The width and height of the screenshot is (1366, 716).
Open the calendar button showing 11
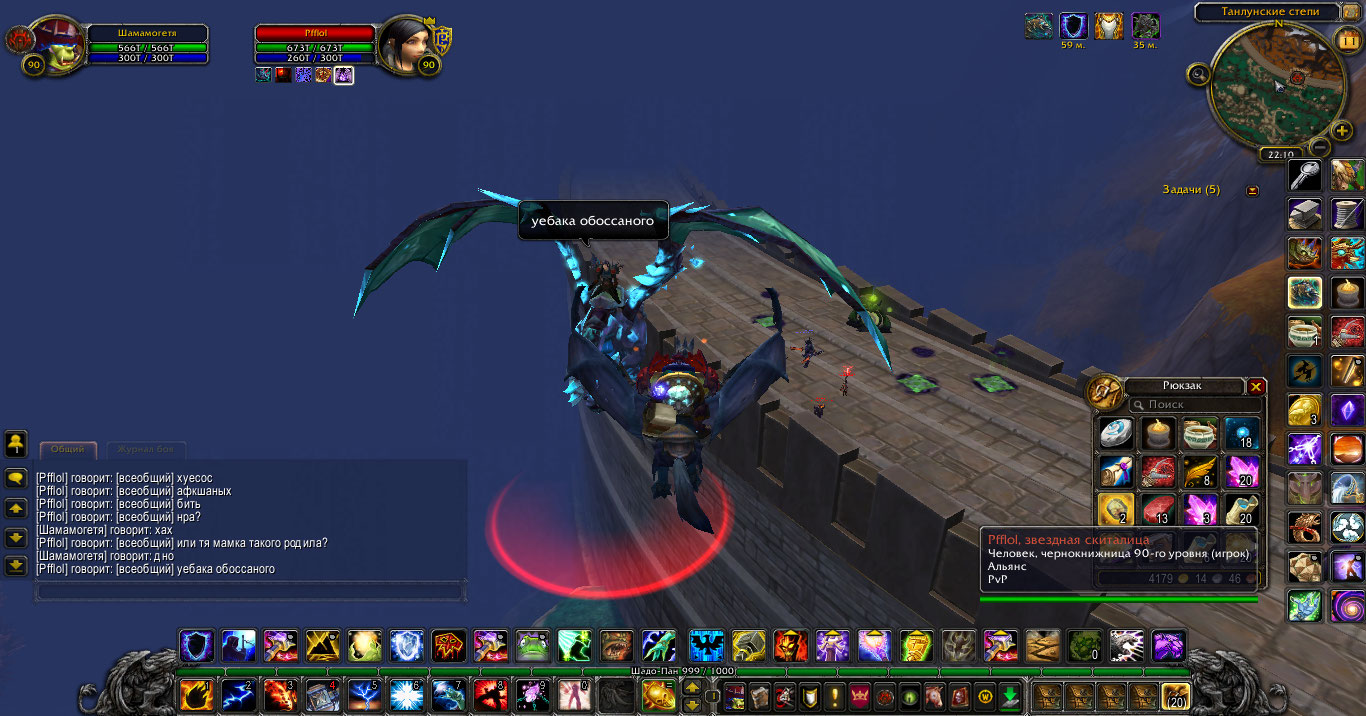[1346, 41]
